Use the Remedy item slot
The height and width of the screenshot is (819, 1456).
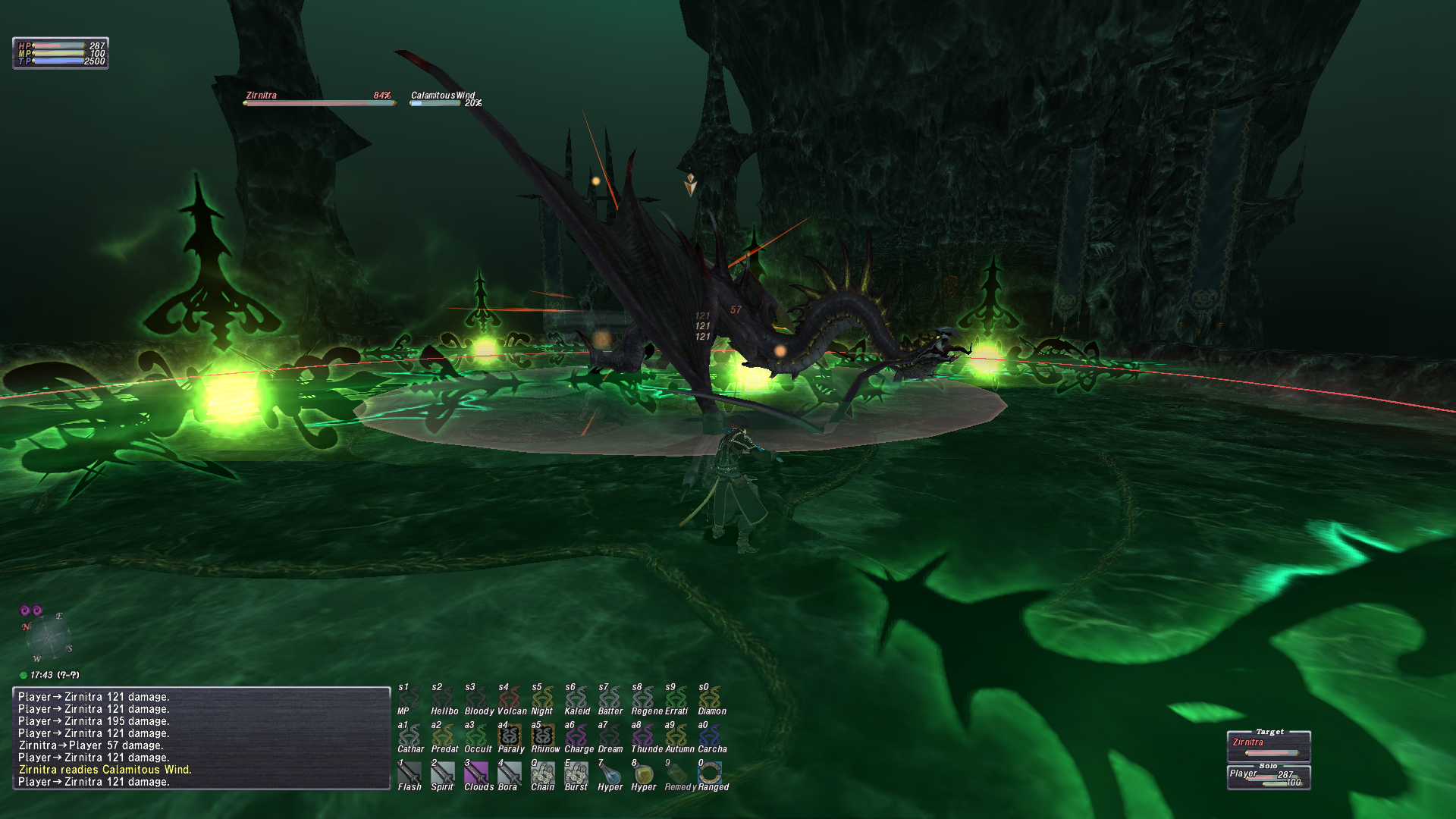click(676, 773)
